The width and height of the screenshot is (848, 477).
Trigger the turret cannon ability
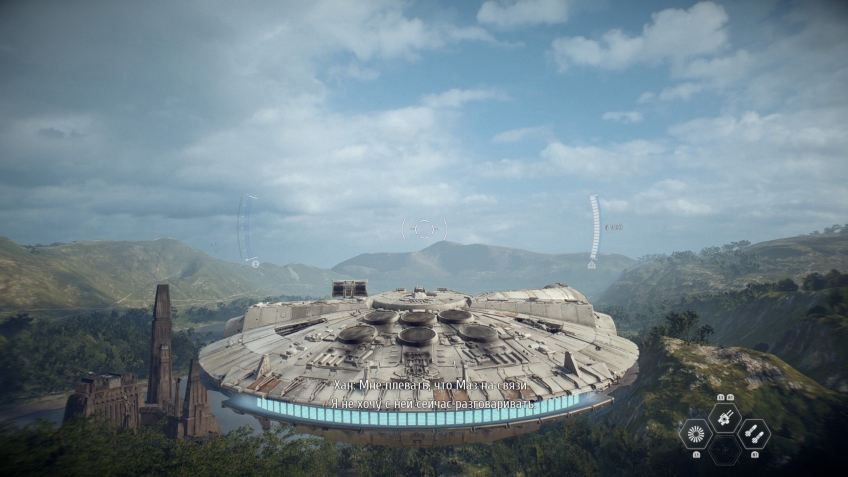tap(725, 417)
